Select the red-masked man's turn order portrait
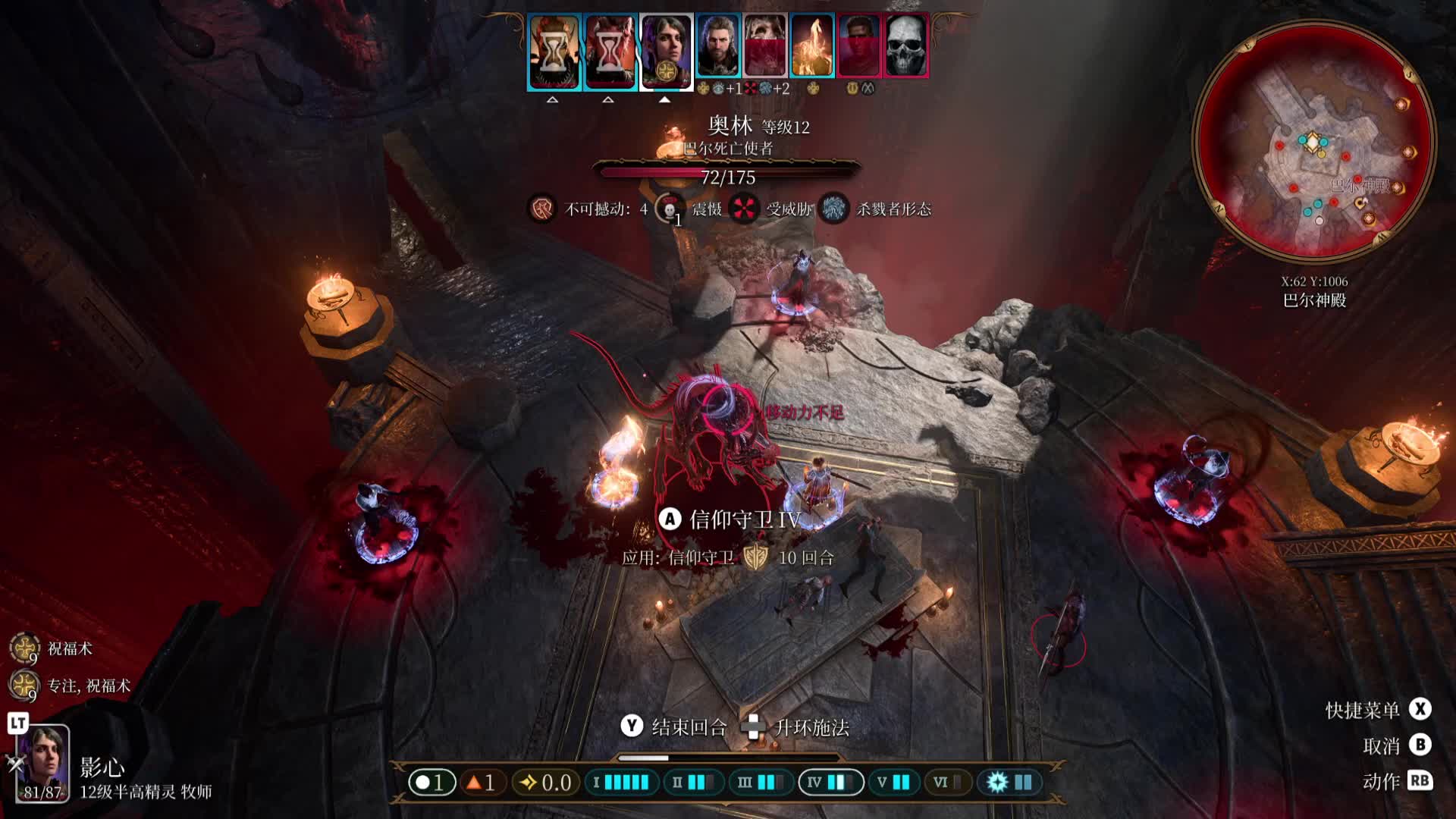This screenshot has height=819, width=1456. [858, 45]
